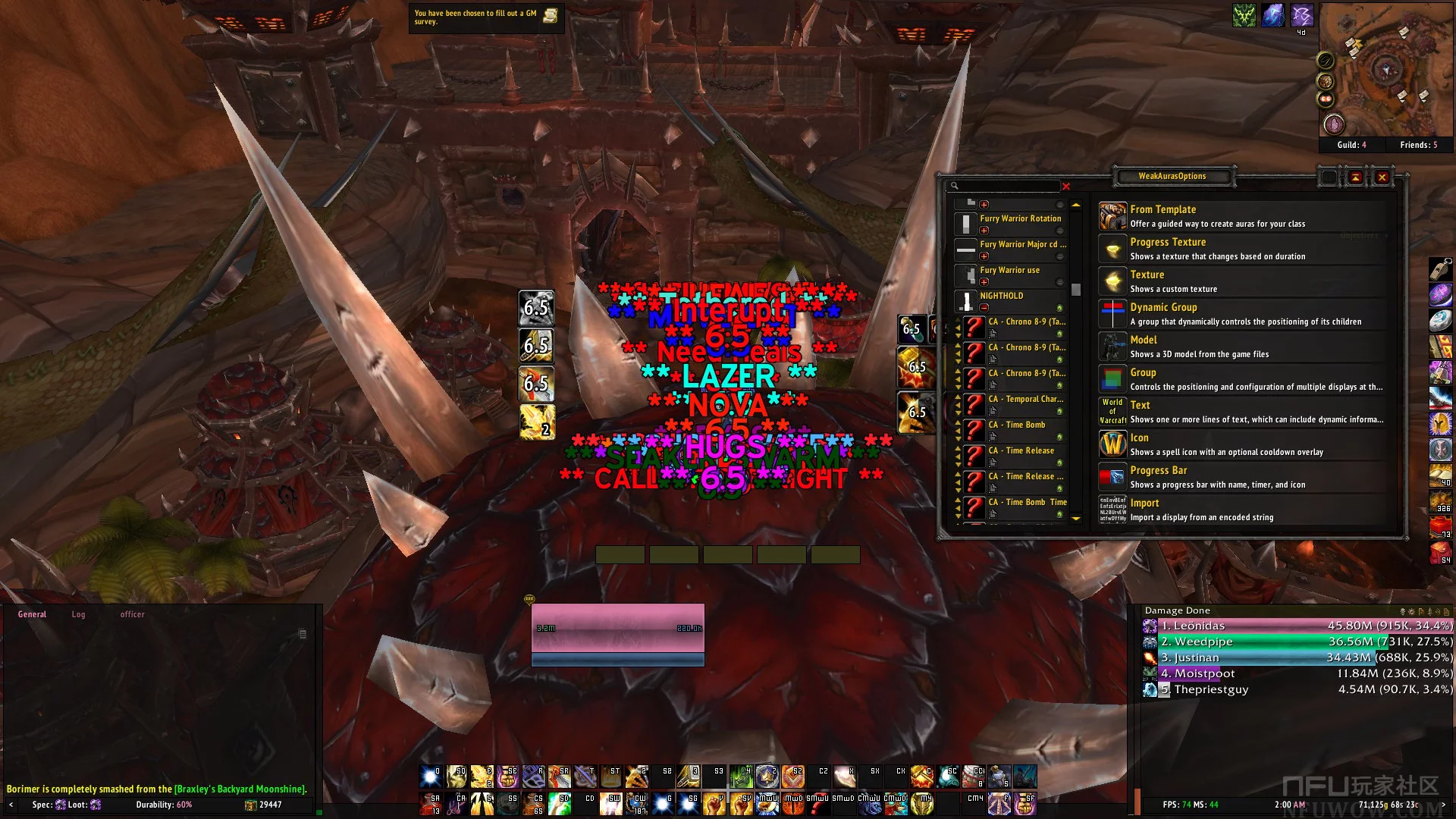This screenshot has width=1456, height=819.
Task: Switch to the officer chat tab
Action: click(x=132, y=614)
